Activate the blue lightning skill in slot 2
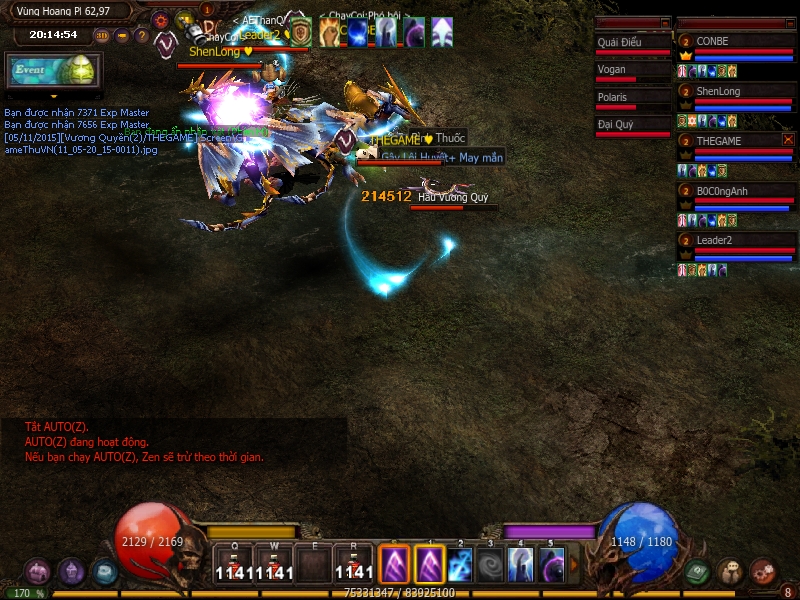800x600 pixels. (x=460, y=565)
